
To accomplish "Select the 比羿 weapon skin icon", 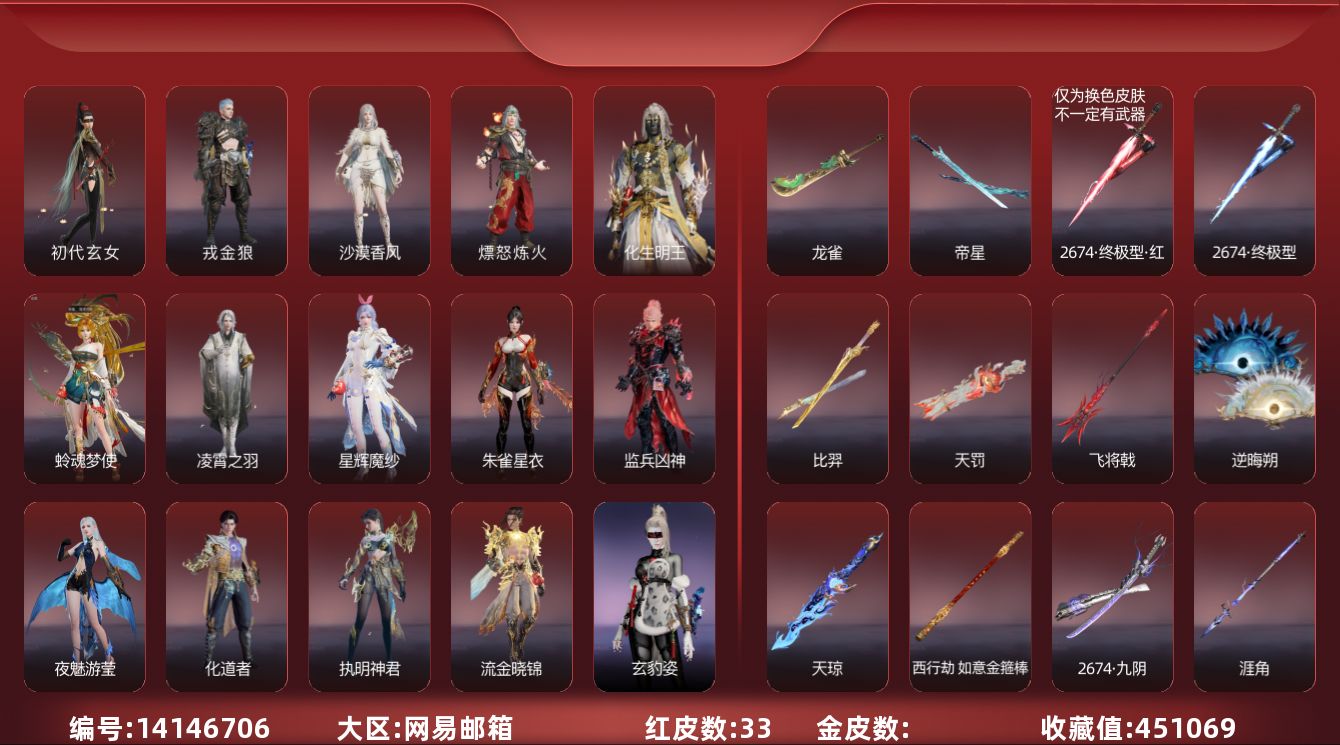I will (827, 386).
